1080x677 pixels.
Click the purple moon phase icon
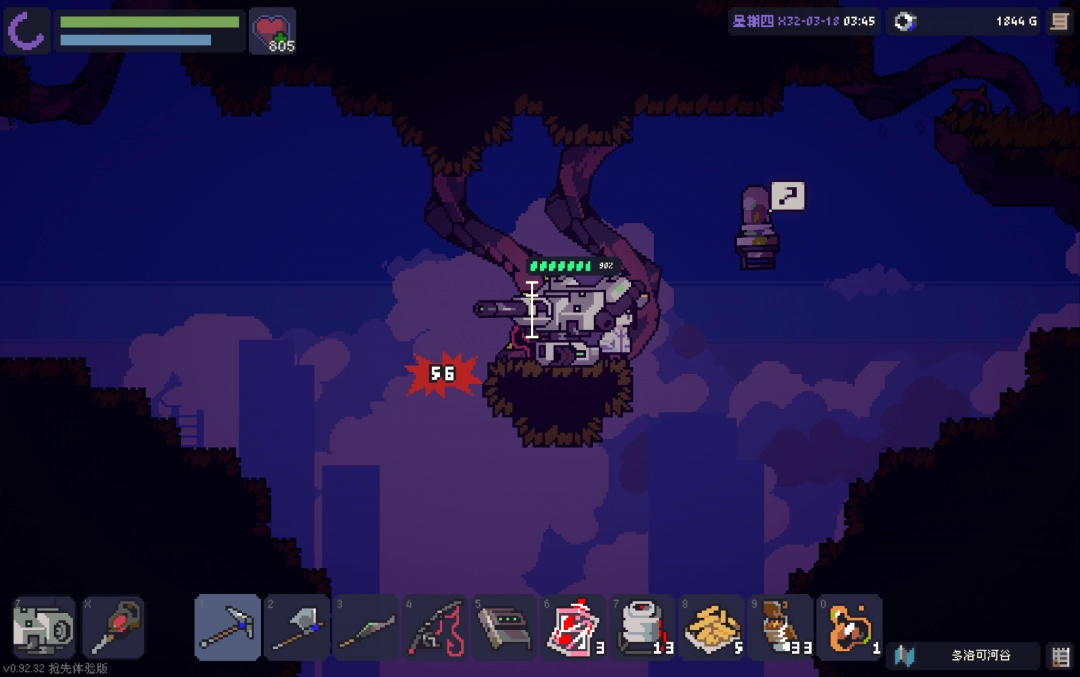tap(26, 30)
